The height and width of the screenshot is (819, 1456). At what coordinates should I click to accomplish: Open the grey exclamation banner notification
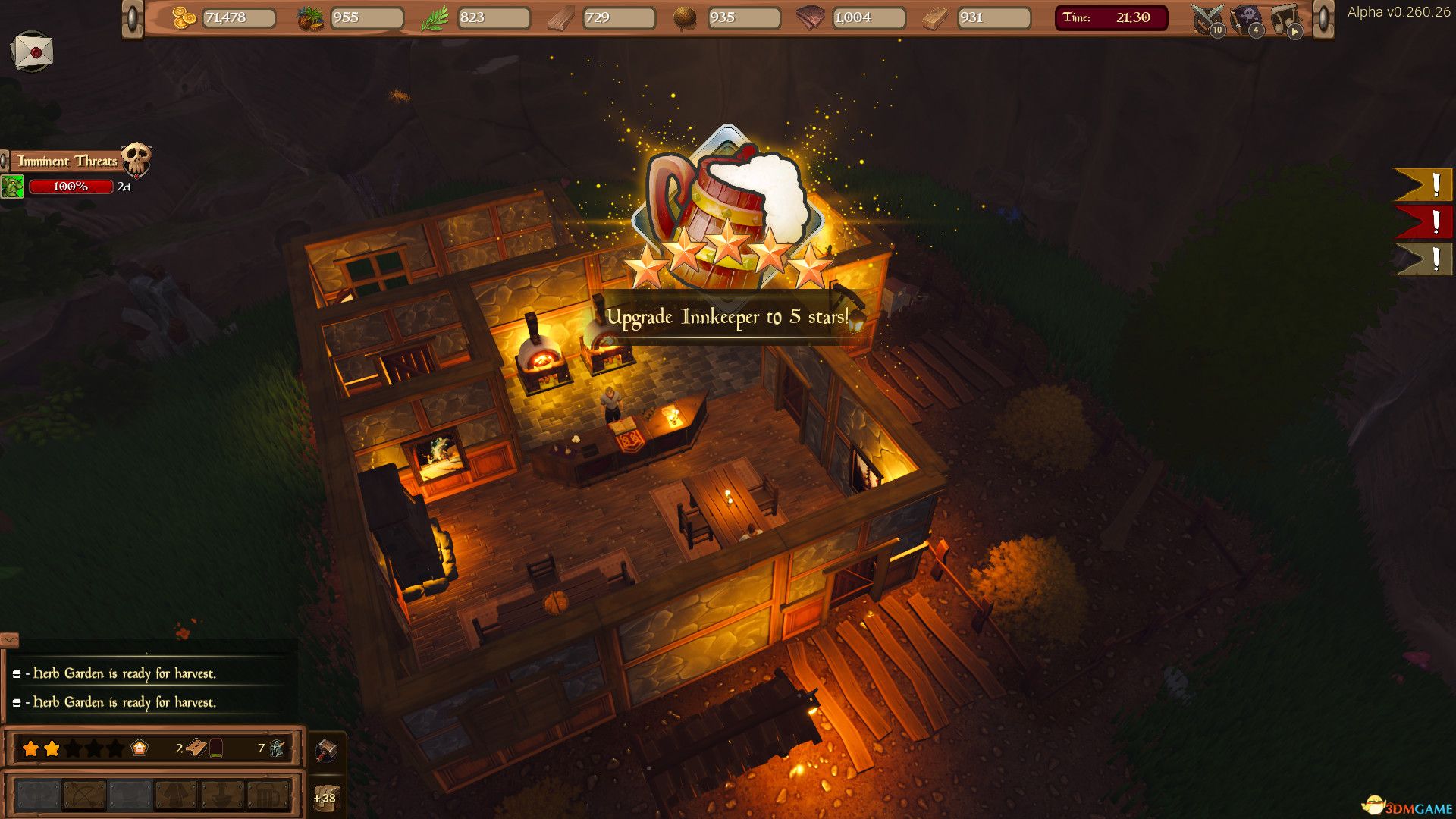pyautogui.click(x=1423, y=259)
